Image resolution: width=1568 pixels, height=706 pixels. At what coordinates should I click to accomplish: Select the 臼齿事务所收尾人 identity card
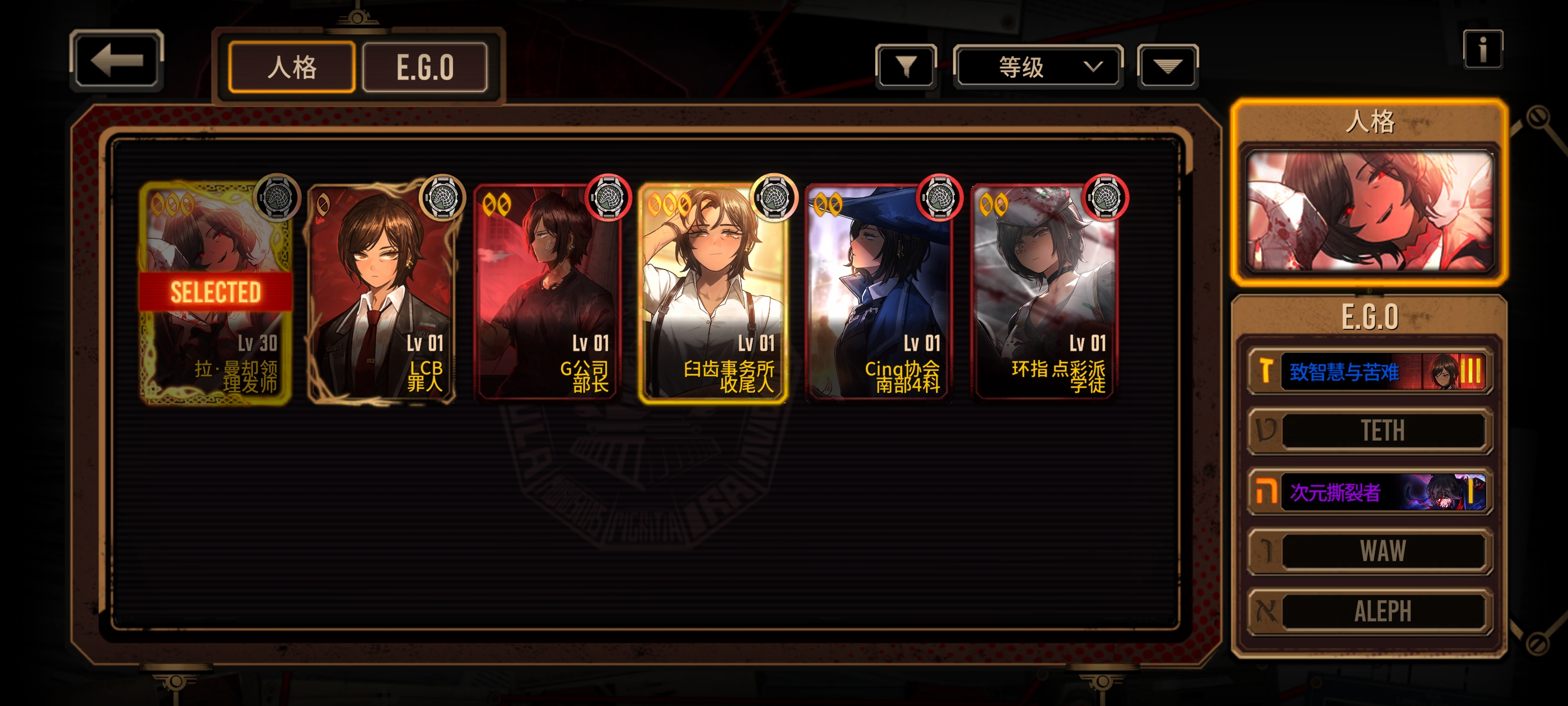point(712,292)
